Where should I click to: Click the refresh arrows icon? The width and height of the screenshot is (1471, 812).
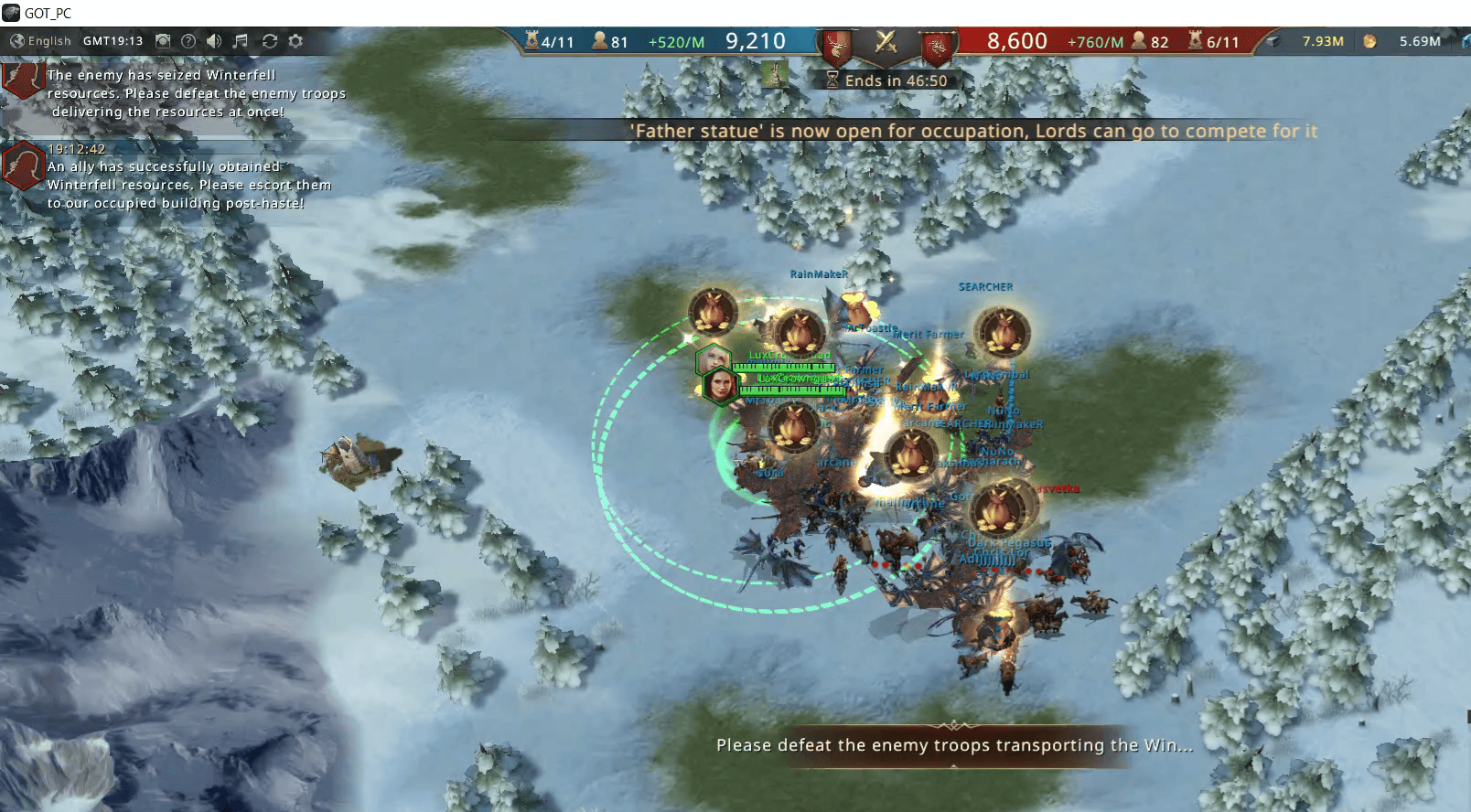tap(269, 41)
